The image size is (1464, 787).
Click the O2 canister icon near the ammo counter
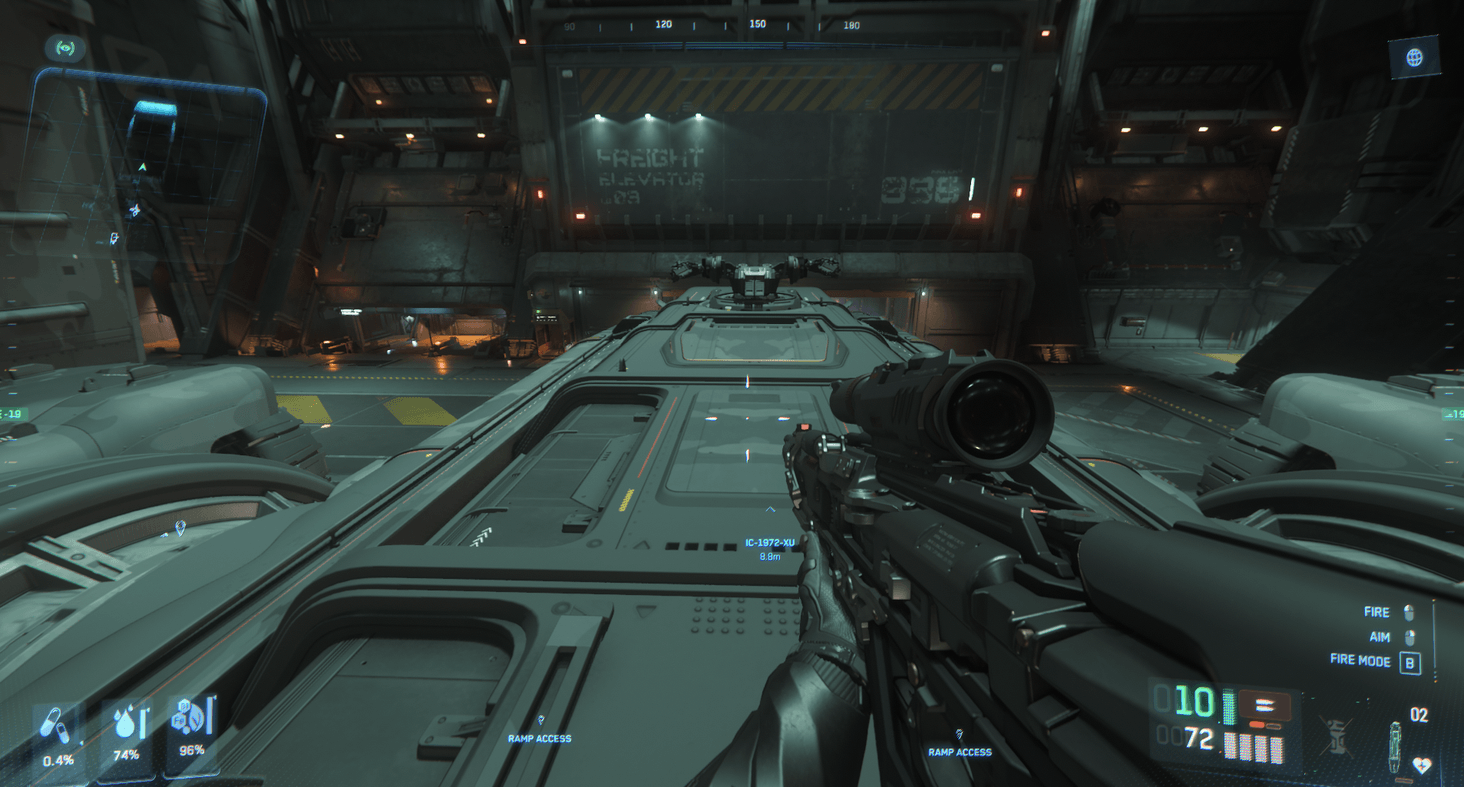click(x=1395, y=745)
